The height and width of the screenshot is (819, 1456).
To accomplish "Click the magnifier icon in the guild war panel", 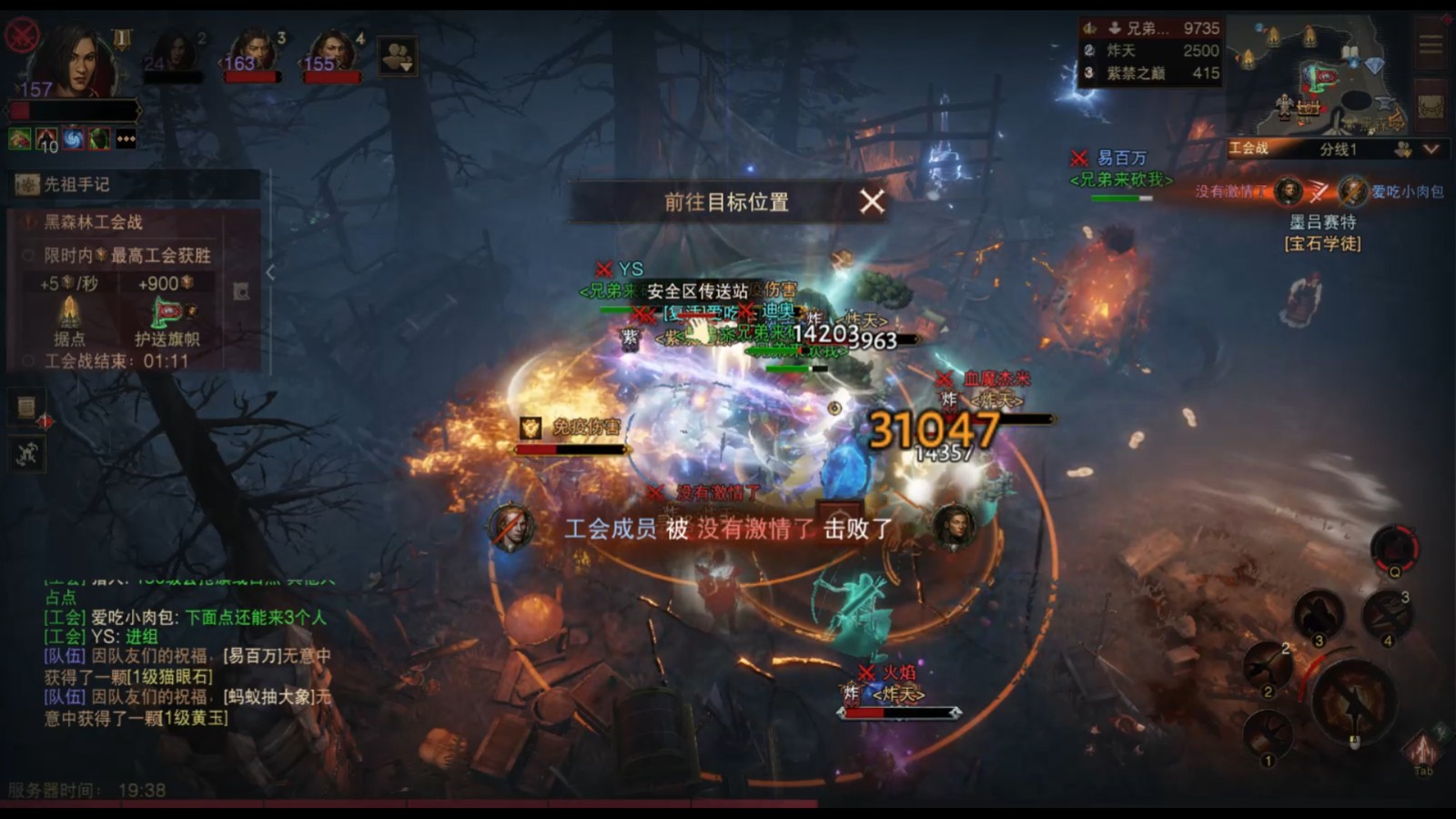I will pos(241,289).
